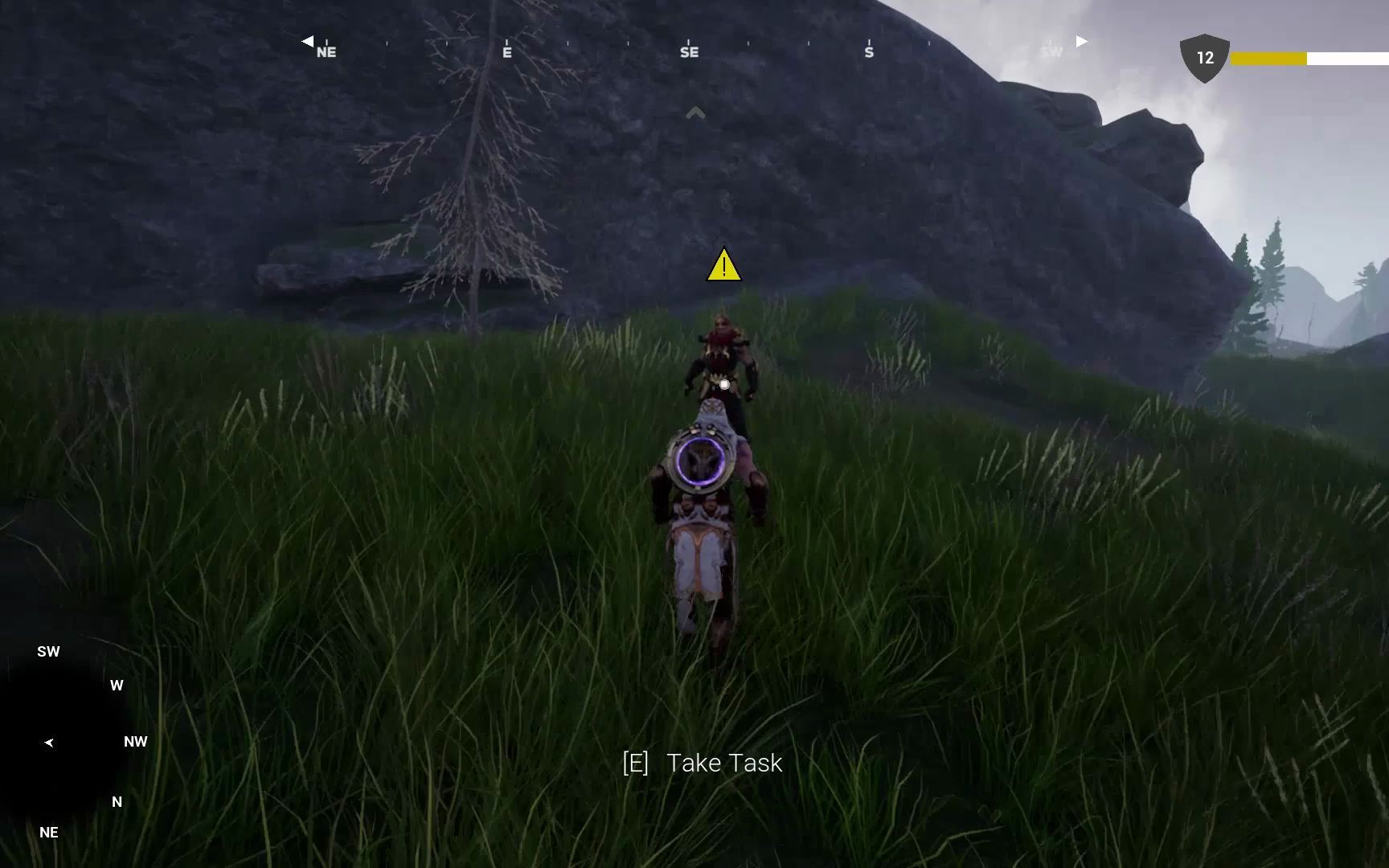The width and height of the screenshot is (1389, 868).
Task: Click the white circle reticle near the NPC
Action: (x=724, y=383)
